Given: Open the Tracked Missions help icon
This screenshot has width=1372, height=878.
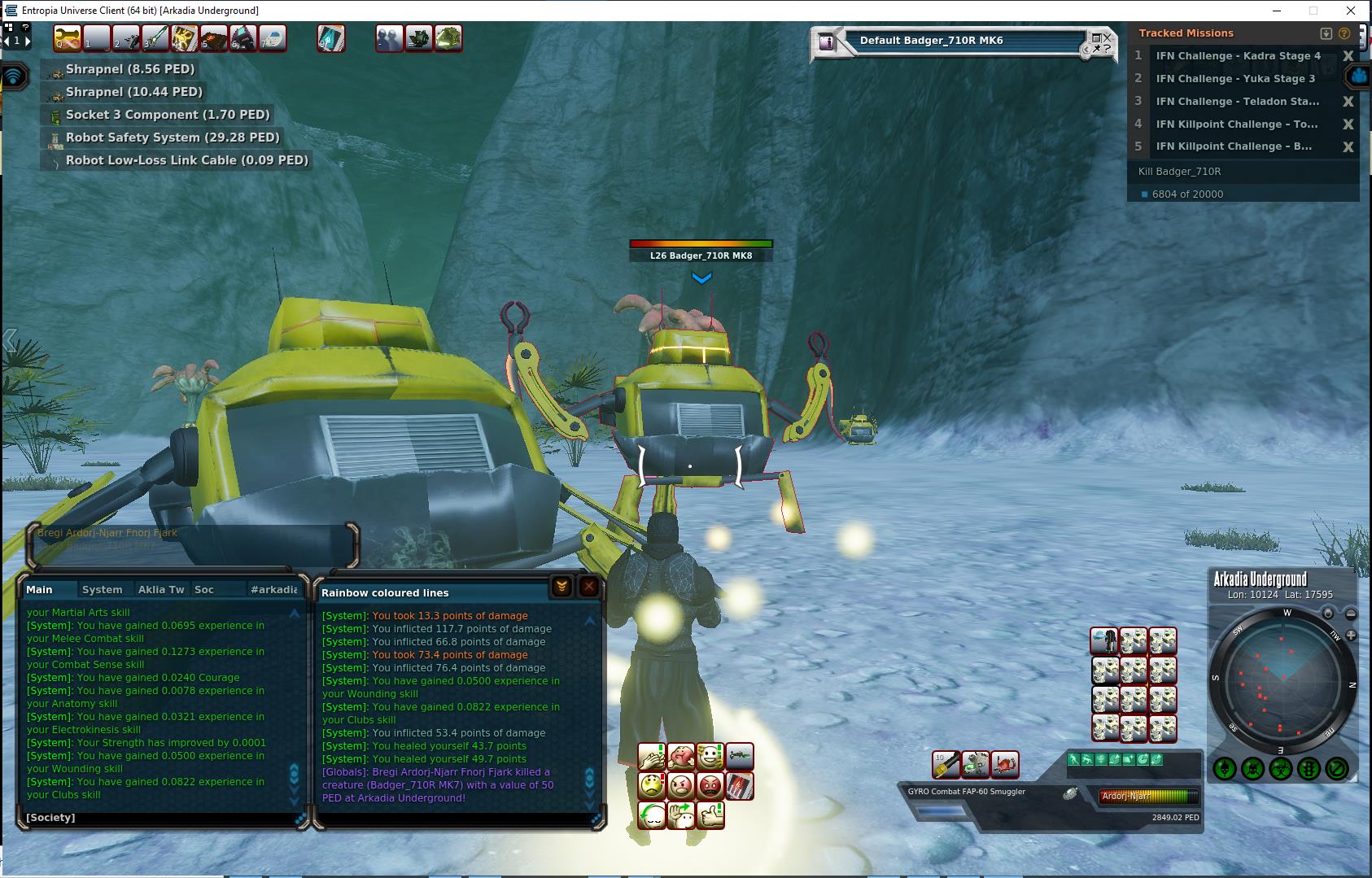Looking at the screenshot, I should [1344, 33].
